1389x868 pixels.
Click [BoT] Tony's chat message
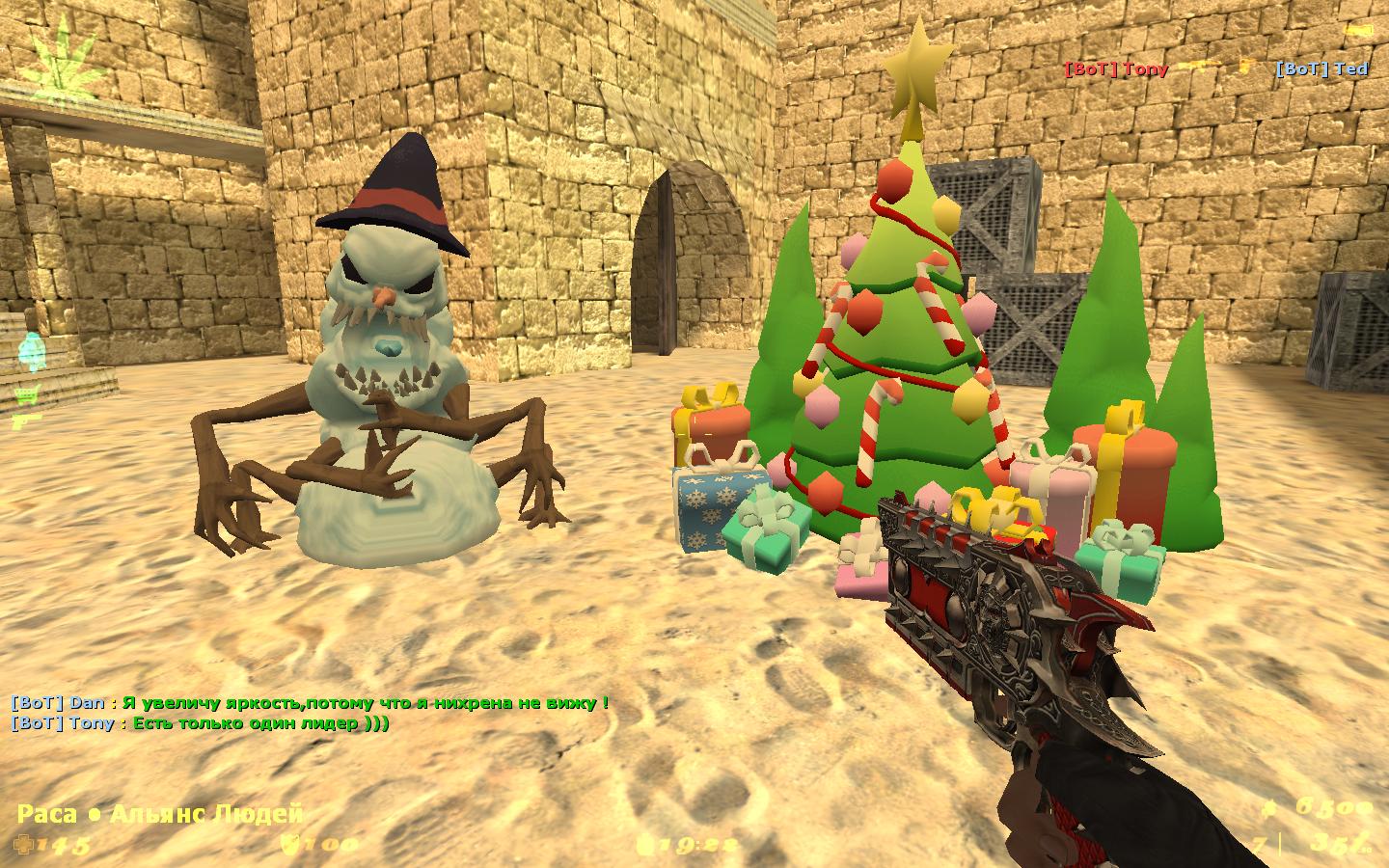point(200,723)
